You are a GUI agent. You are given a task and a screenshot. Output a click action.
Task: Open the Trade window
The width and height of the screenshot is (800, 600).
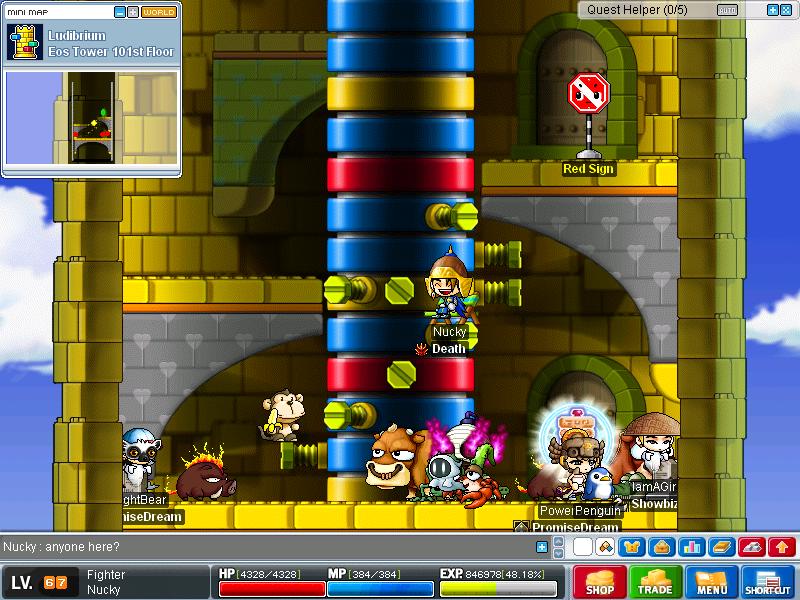tap(656, 581)
